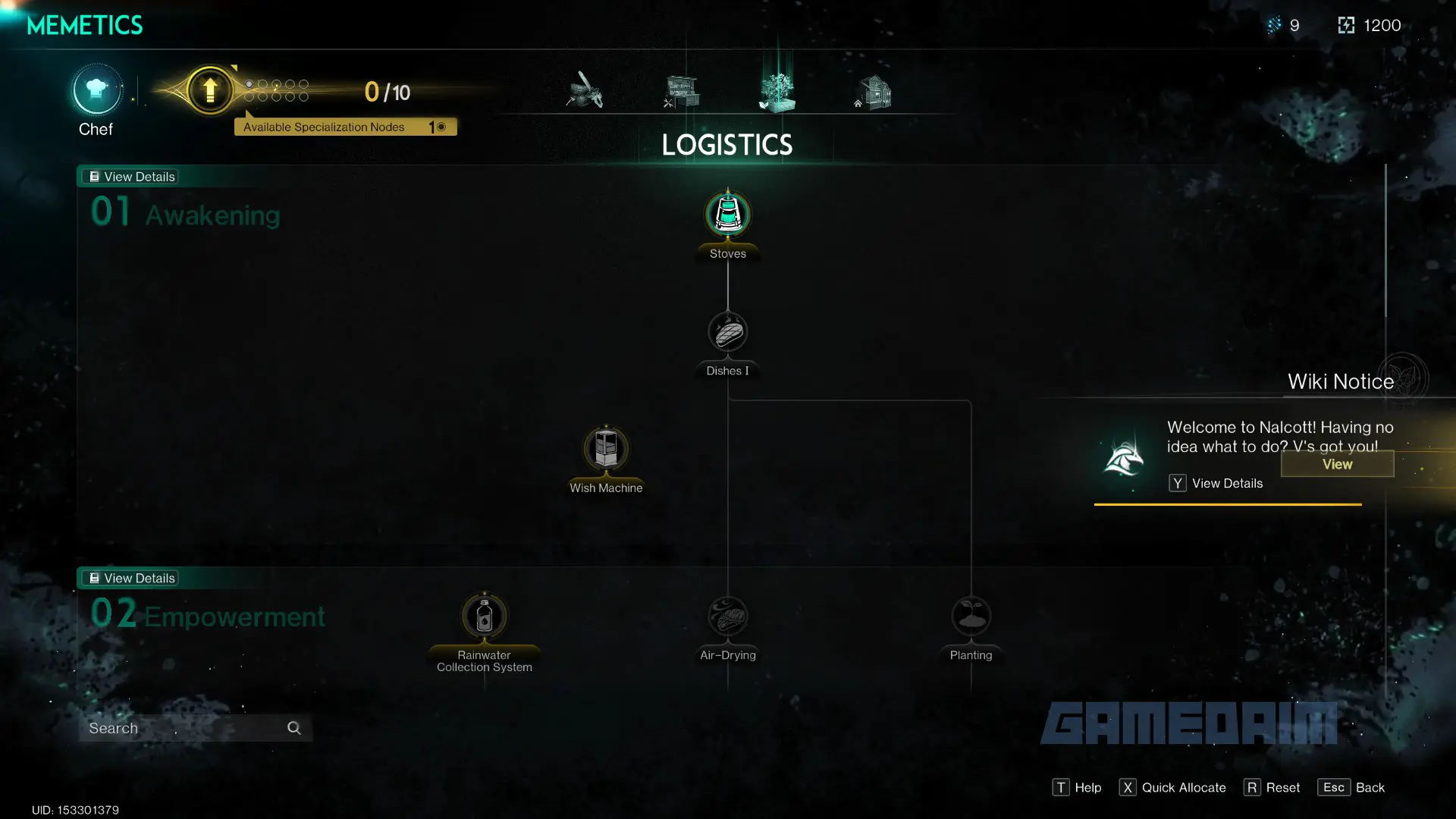The height and width of the screenshot is (819, 1456).
Task: Switch to the workbench crafting category tab
Action: (x=682, y=92)
